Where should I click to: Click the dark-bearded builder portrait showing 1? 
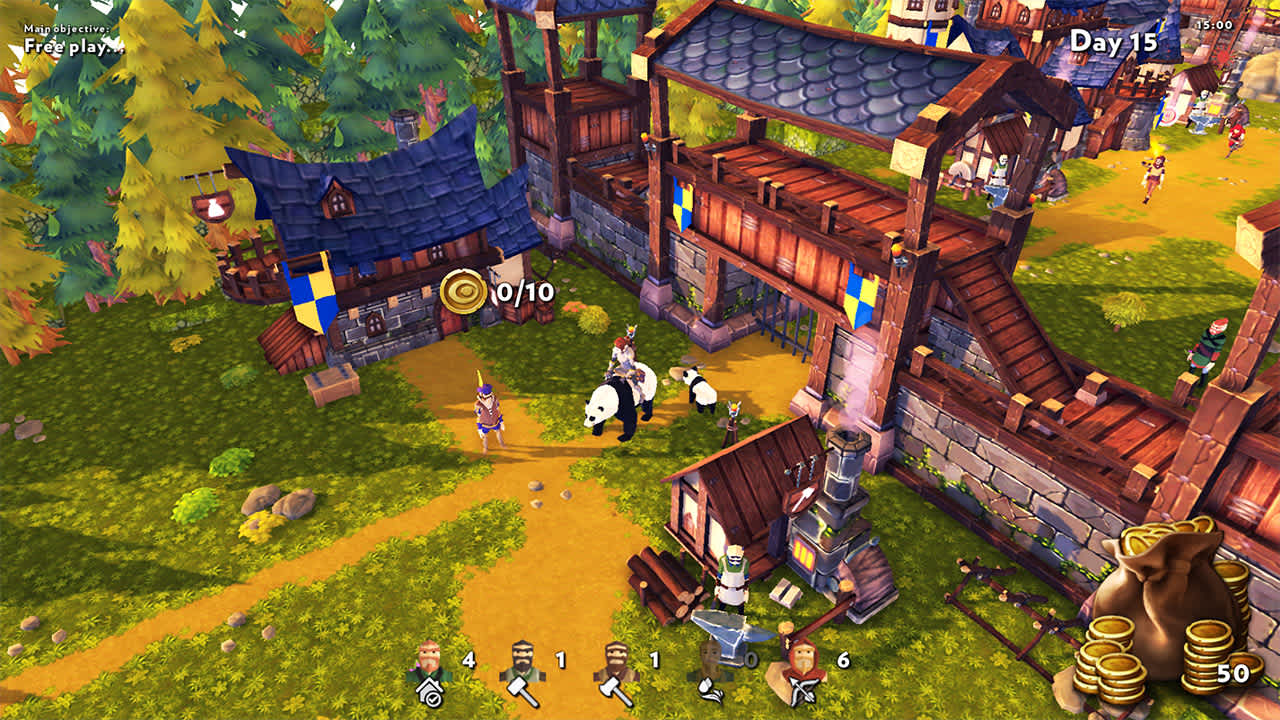520,658
